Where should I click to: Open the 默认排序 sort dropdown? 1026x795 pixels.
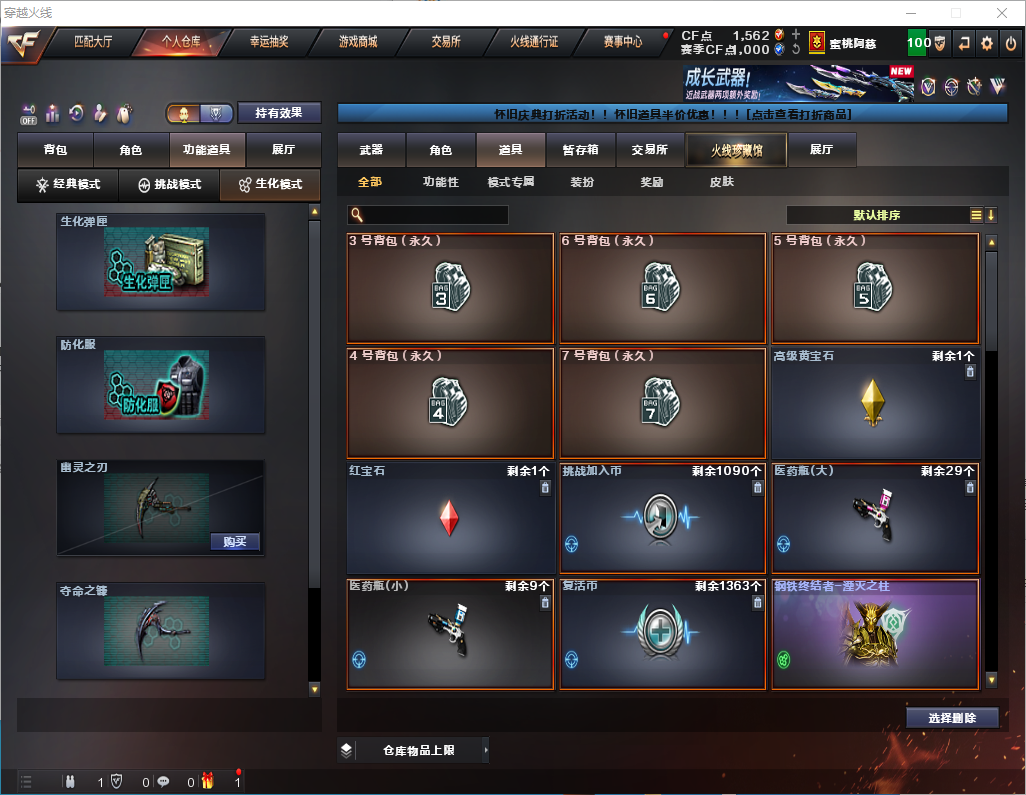[876, 215]
